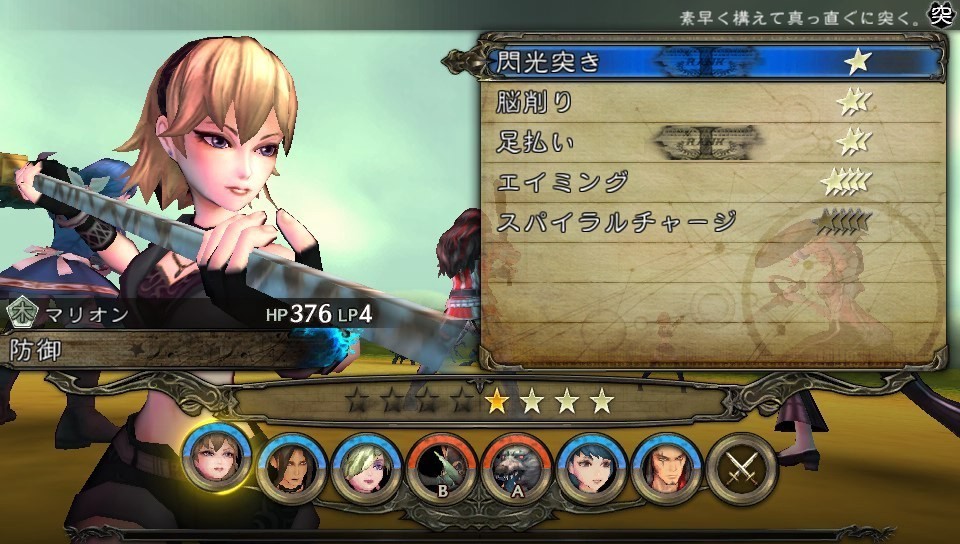Click the crossed swords timeline icon

(742, 467)
